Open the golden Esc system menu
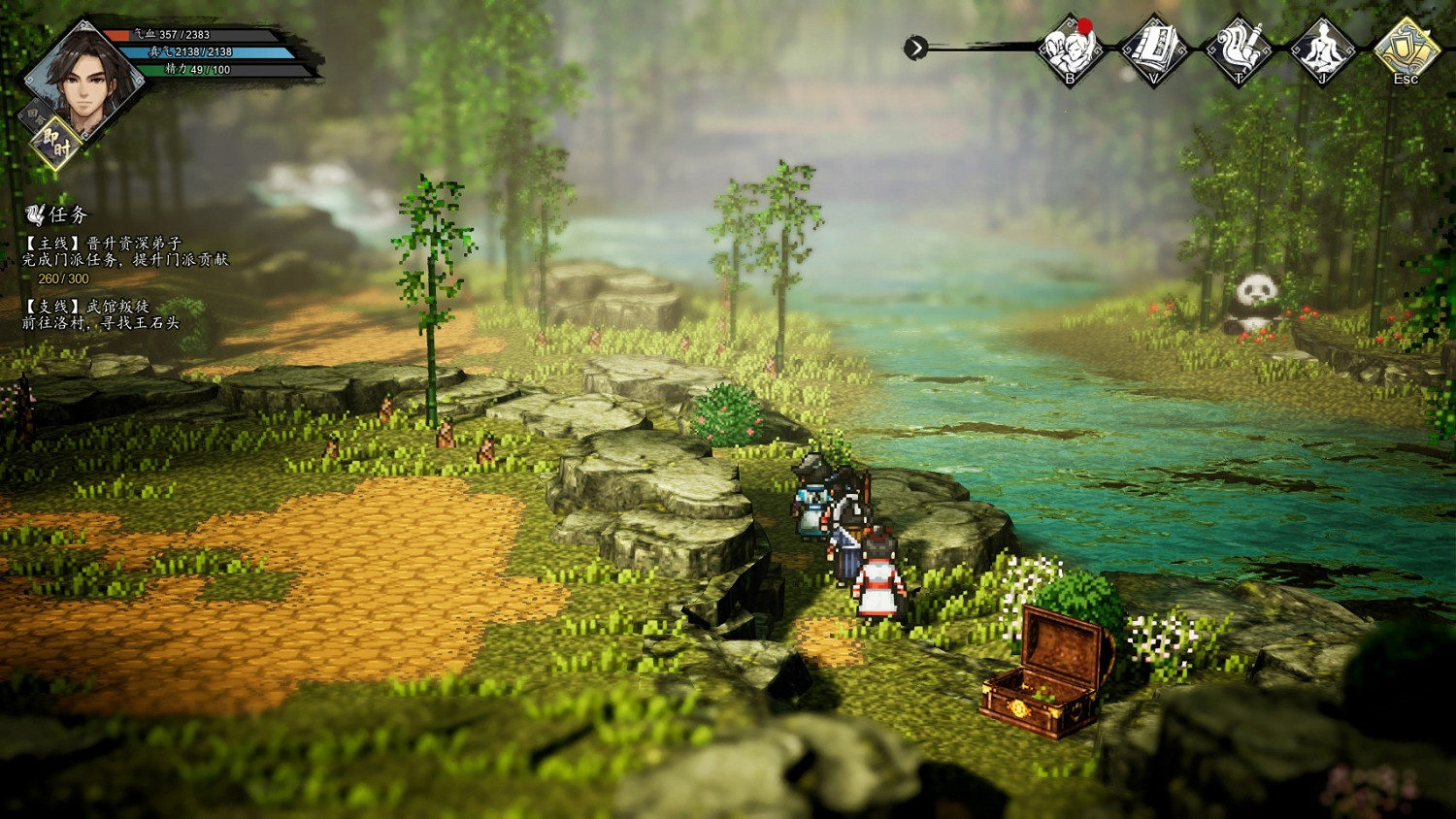 pos(1406,49)
